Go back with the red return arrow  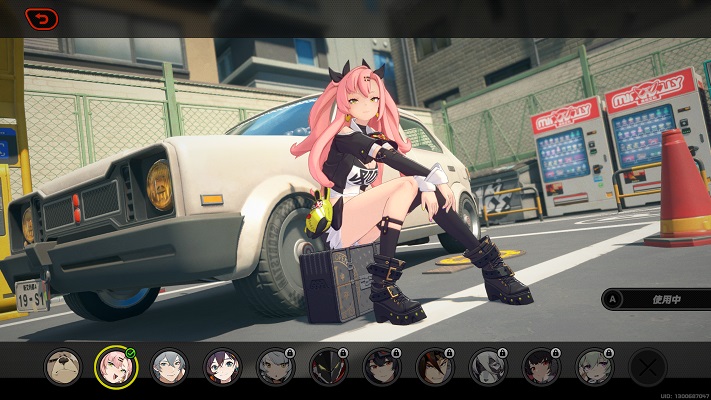click(41, 18)
